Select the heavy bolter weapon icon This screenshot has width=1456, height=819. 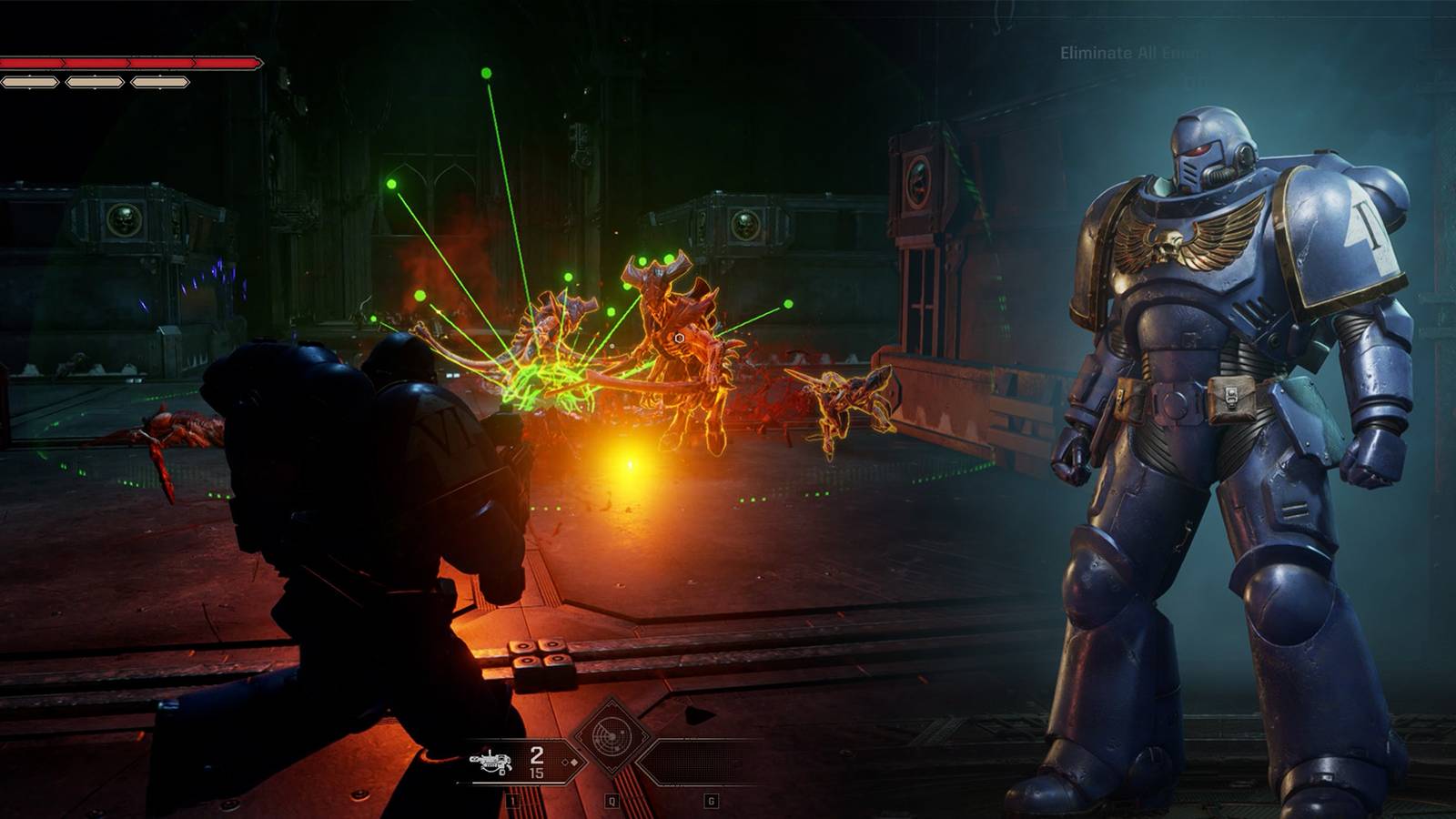click(491, 762)
